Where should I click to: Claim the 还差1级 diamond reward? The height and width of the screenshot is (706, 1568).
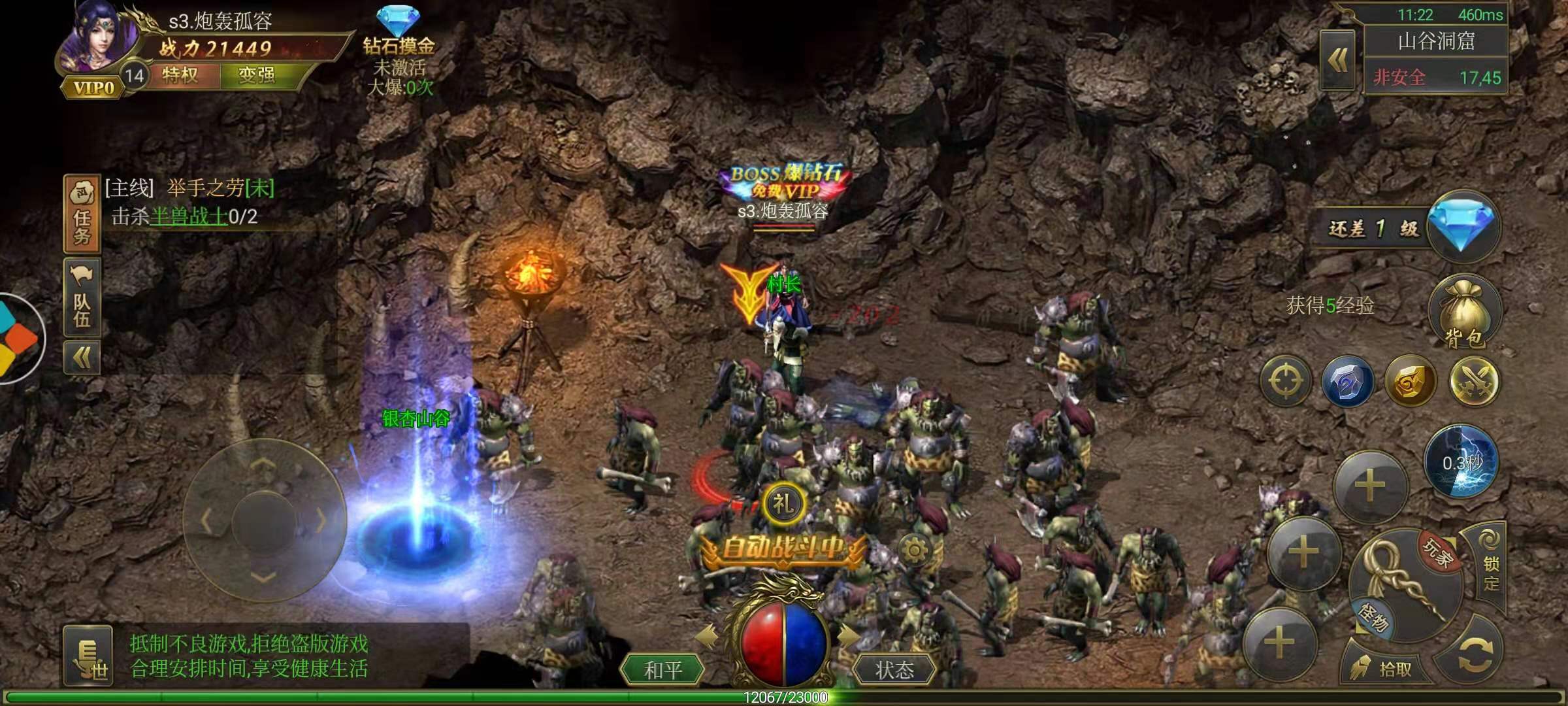click(1462, 226)
